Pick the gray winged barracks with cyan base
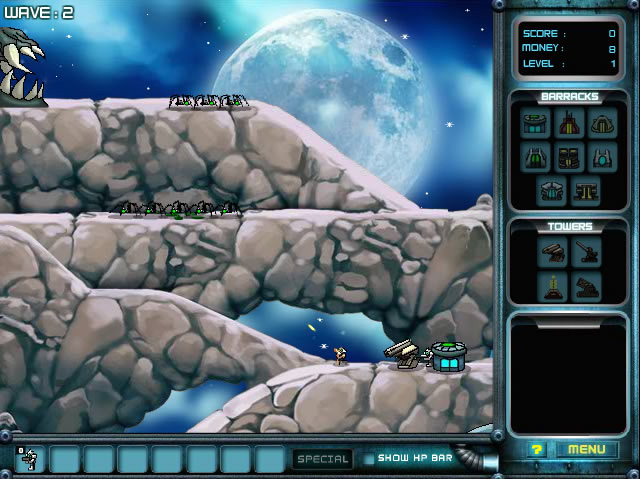This screenshot has width=641, height=479. pyautogui.click(x=552, y=189)
